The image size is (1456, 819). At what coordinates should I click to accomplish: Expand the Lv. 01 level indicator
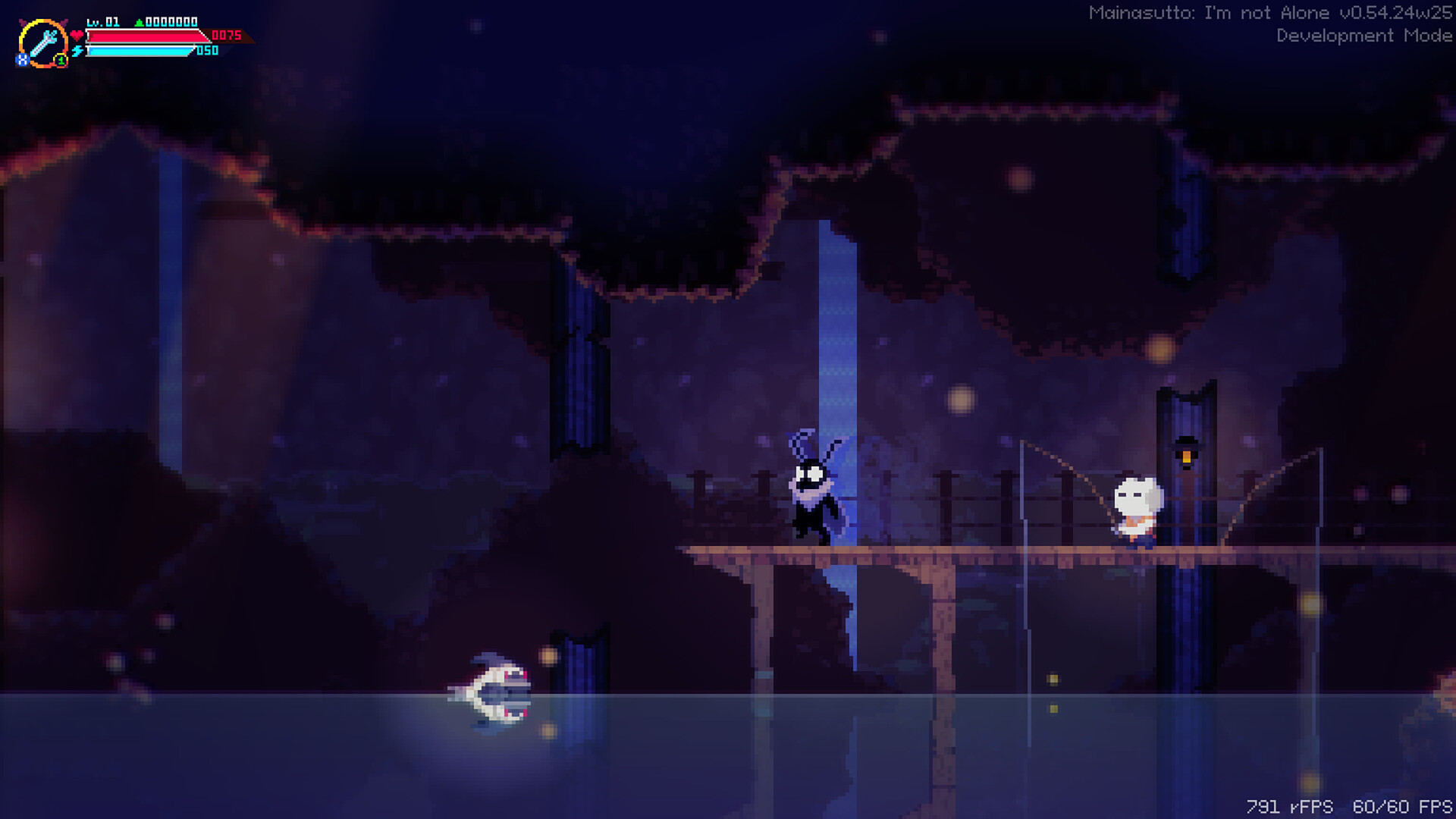102,21
